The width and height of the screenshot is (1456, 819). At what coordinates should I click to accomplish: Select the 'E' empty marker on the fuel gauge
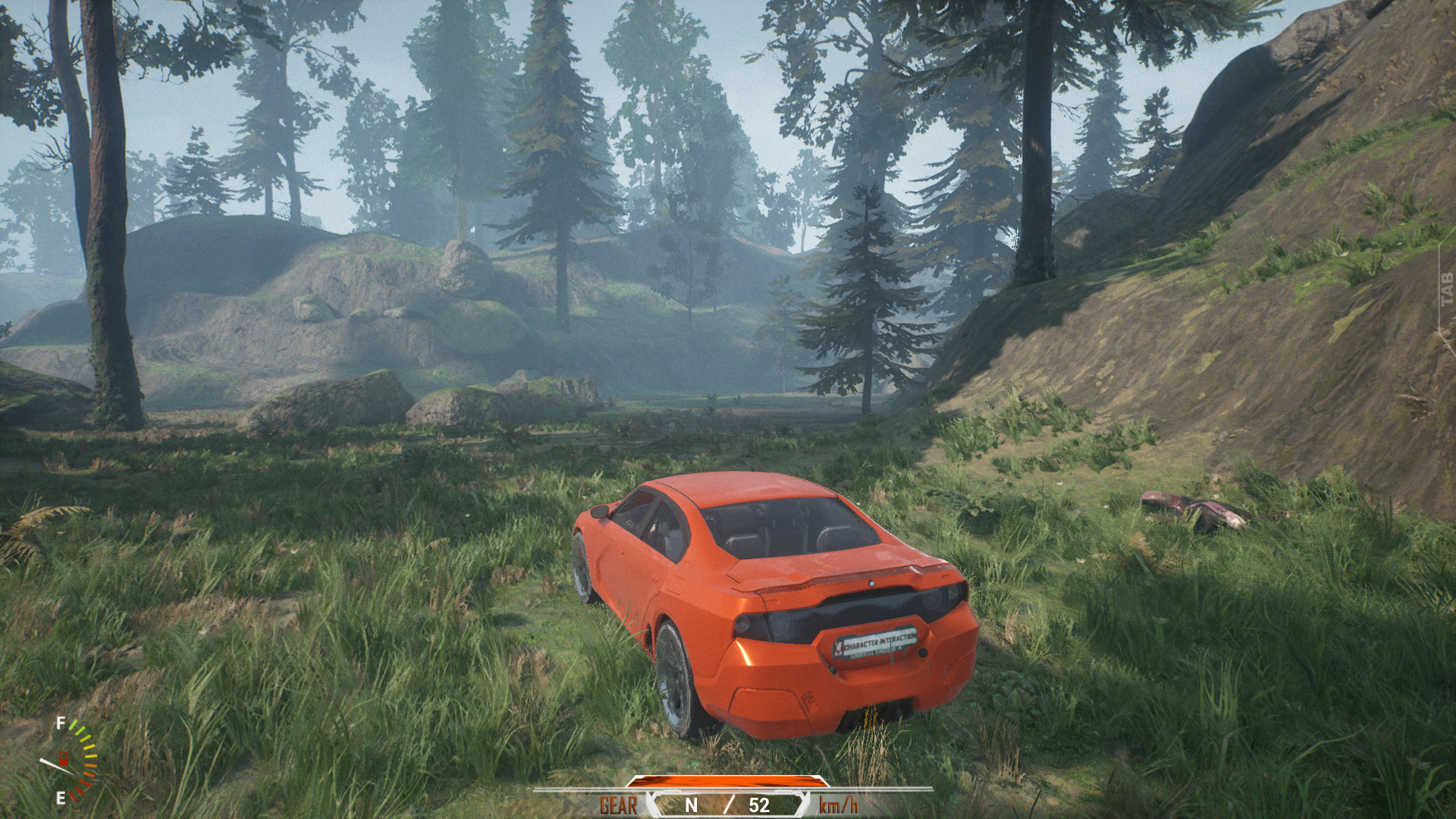(x=61, y=799)
